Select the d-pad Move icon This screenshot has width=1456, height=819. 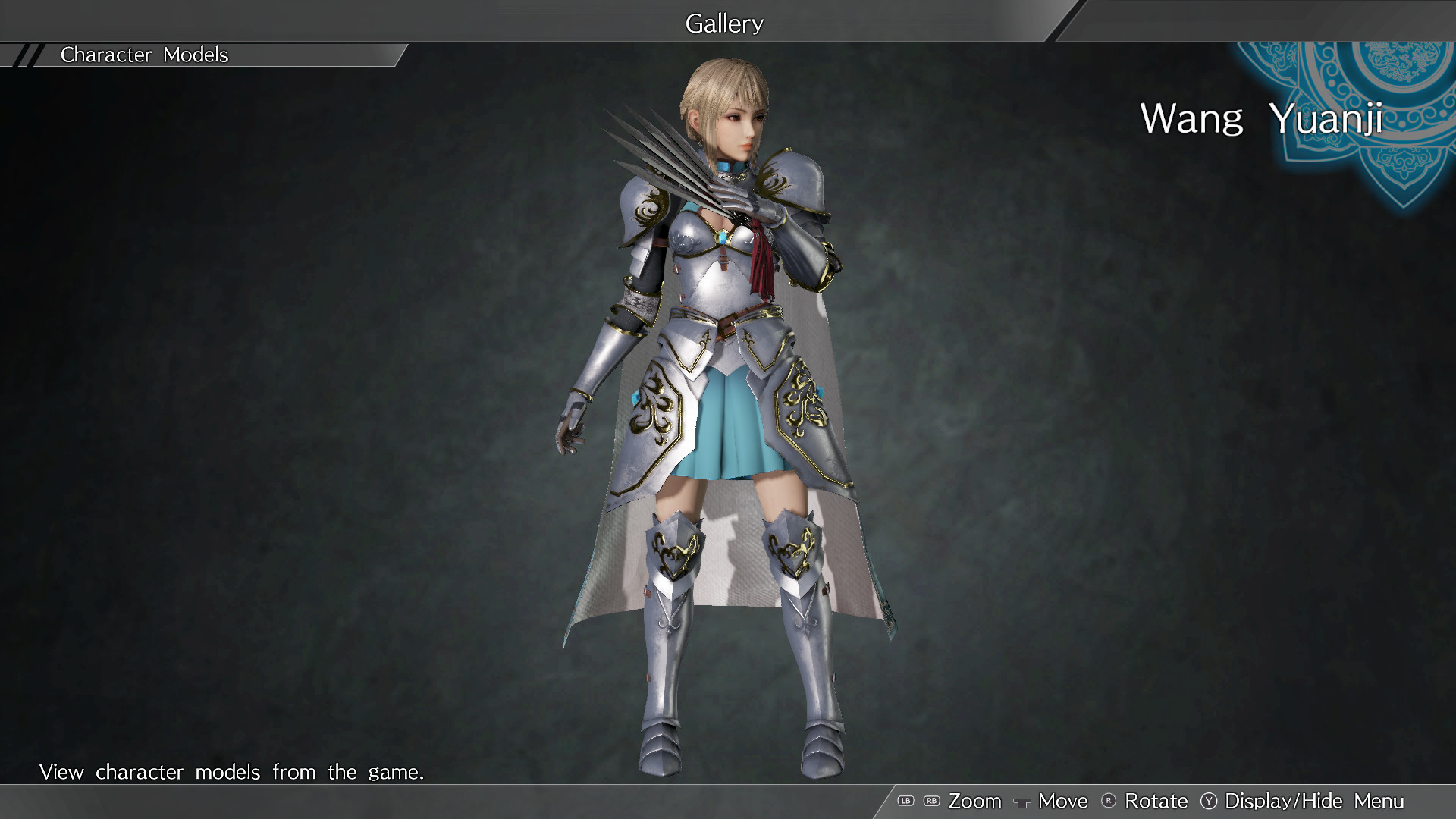(x=1022, y=801)
